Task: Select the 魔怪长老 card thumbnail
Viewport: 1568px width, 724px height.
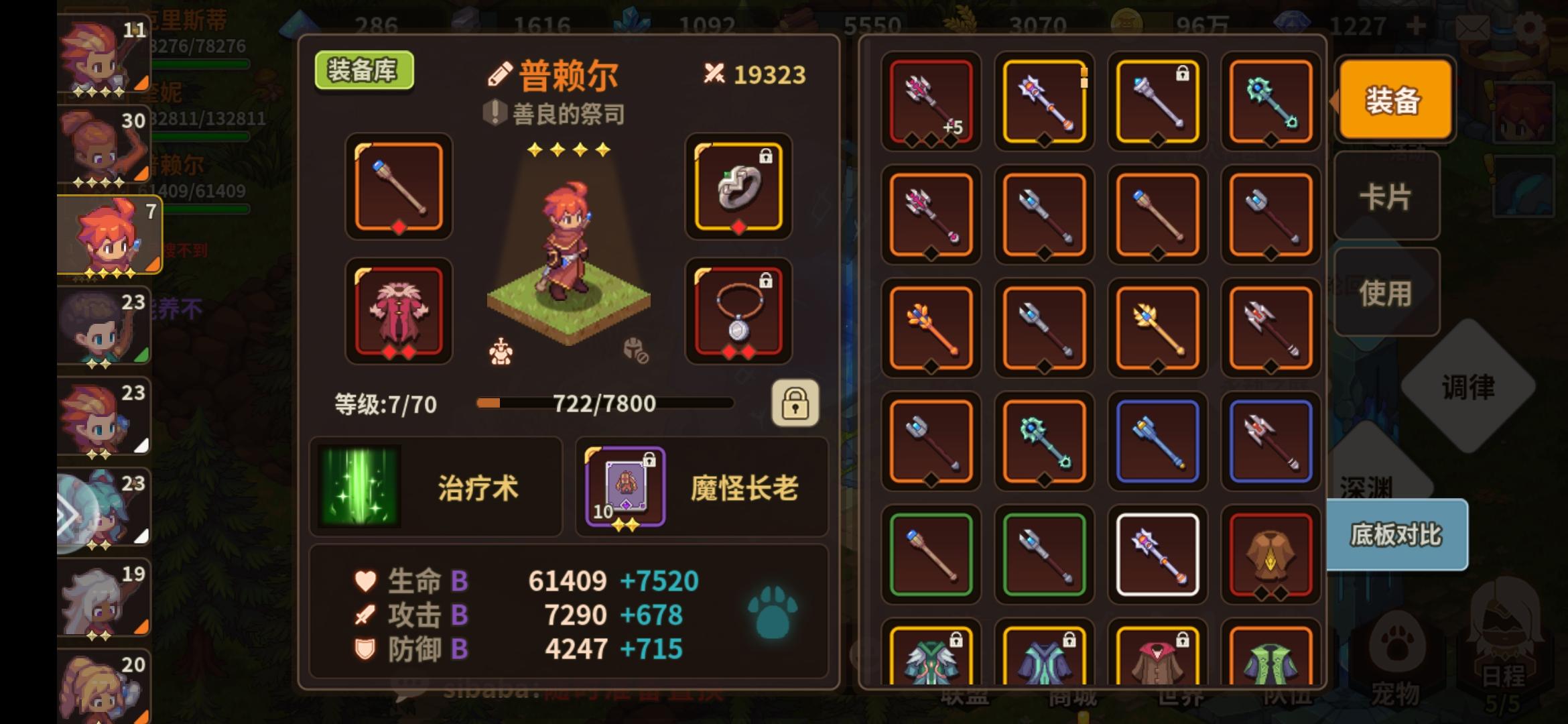Action: pyautogui.click(x=623, y=485)
